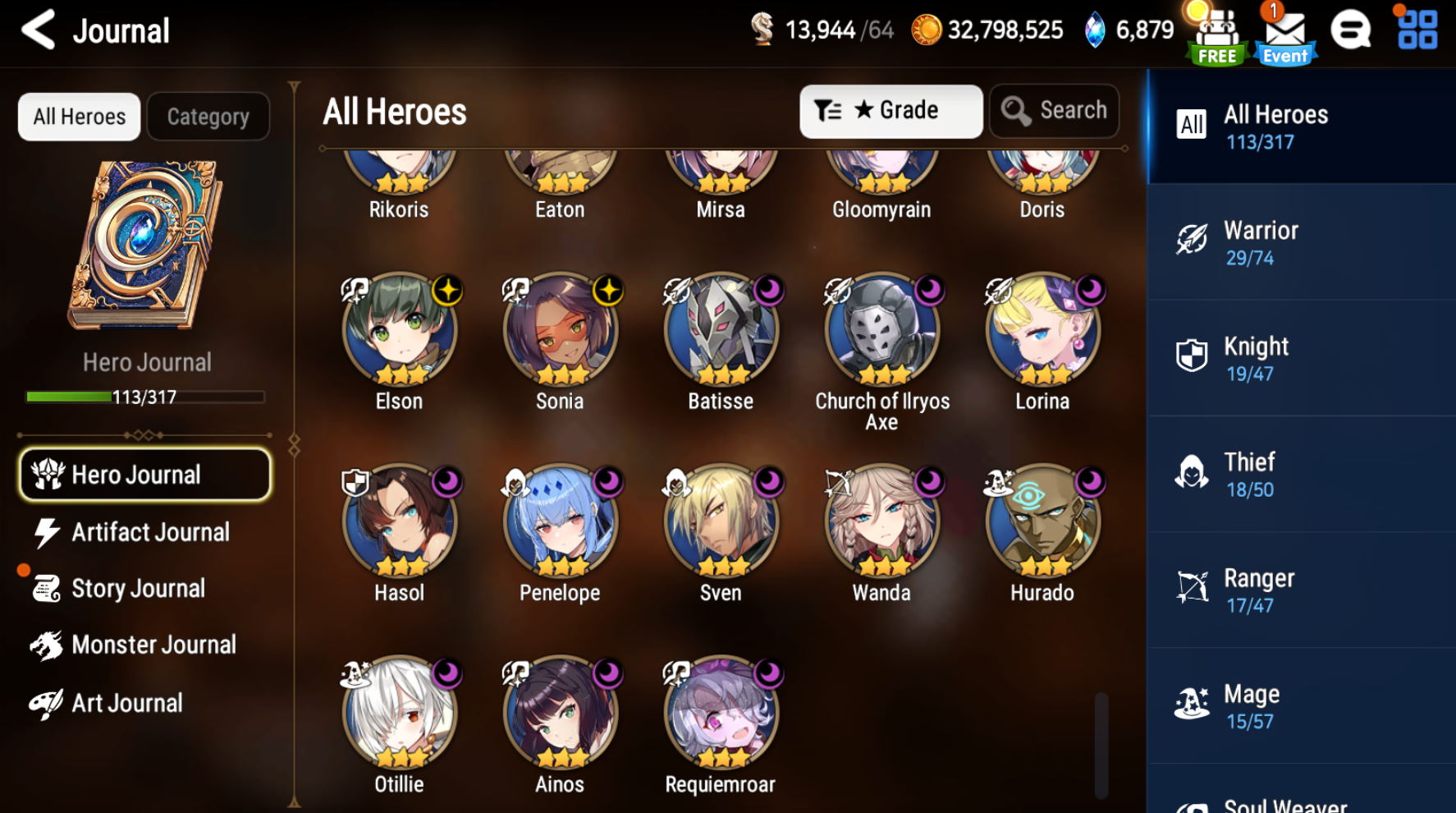
Task: Toggle the Thief class filter
Action: 1191,472
